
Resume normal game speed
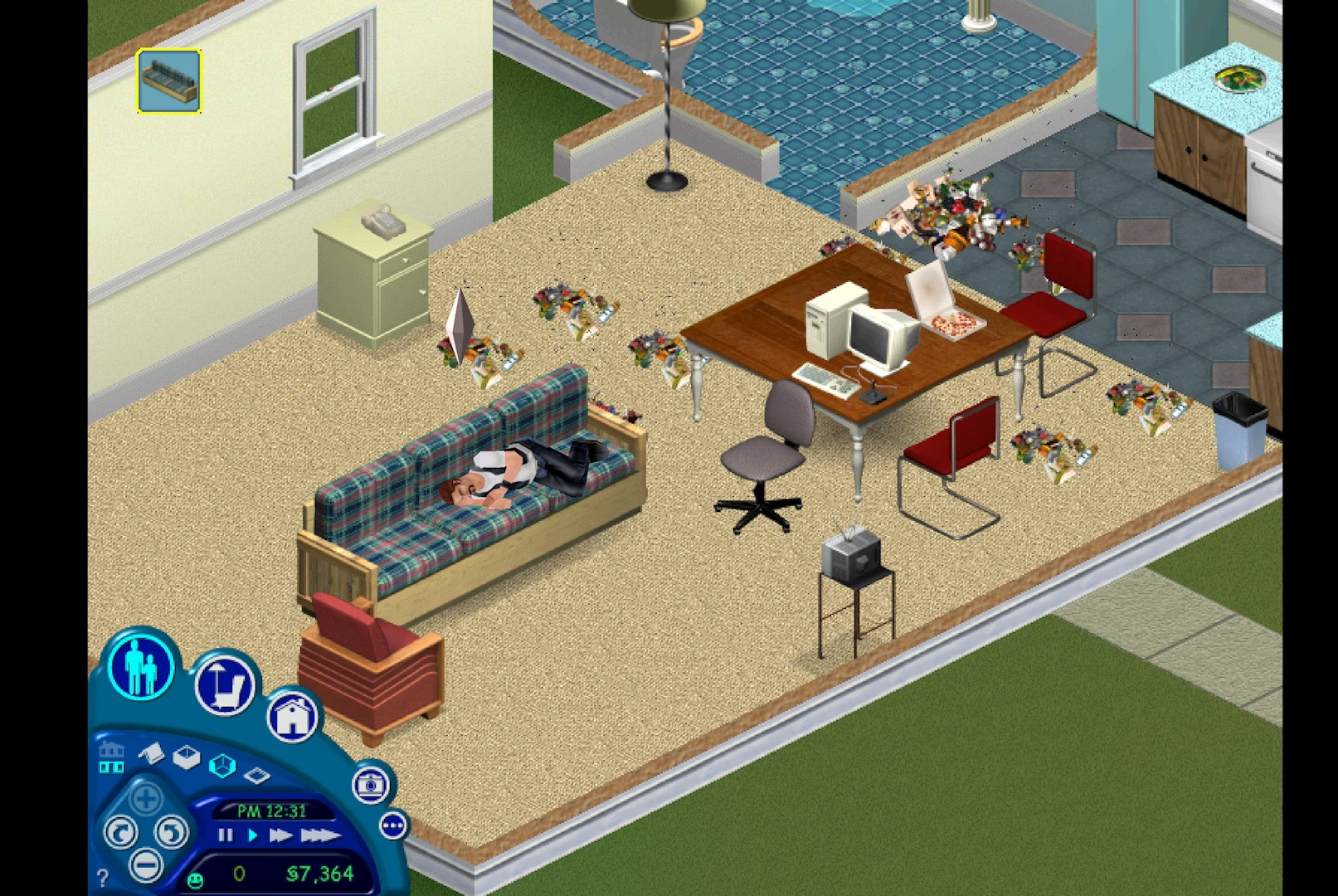pyautogui.click(x=253, y=835)
